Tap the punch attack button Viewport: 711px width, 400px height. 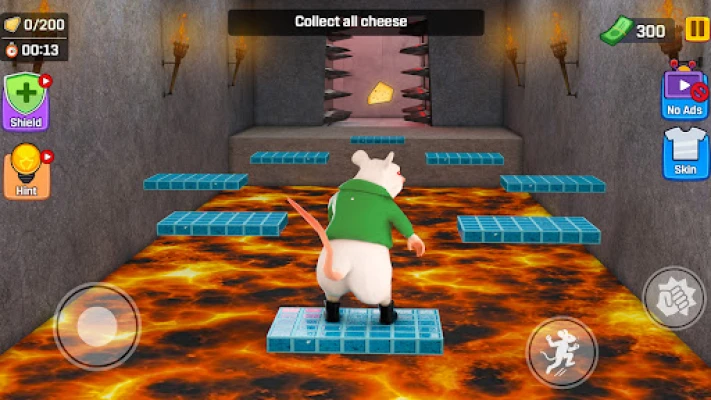[x=673, y=297]
